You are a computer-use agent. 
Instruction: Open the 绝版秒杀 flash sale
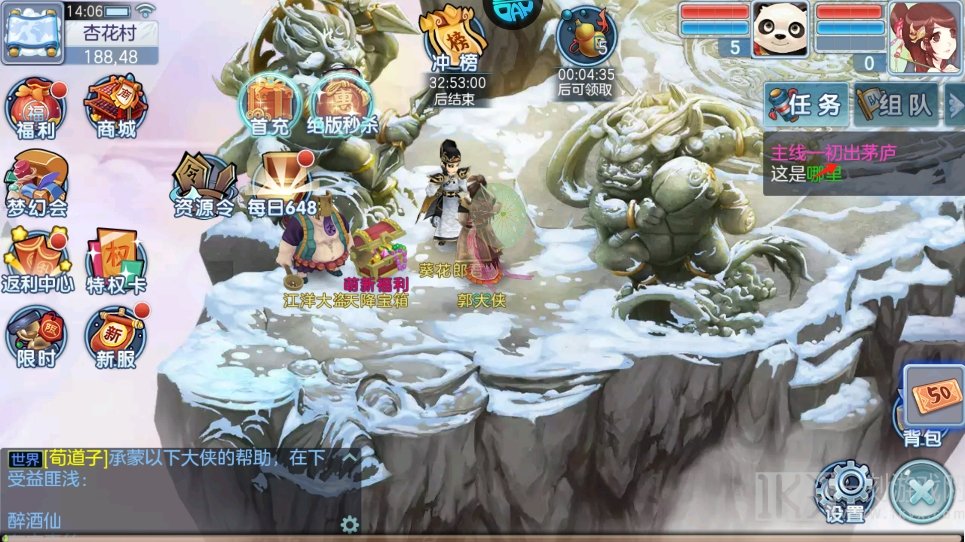click(340, 107)
